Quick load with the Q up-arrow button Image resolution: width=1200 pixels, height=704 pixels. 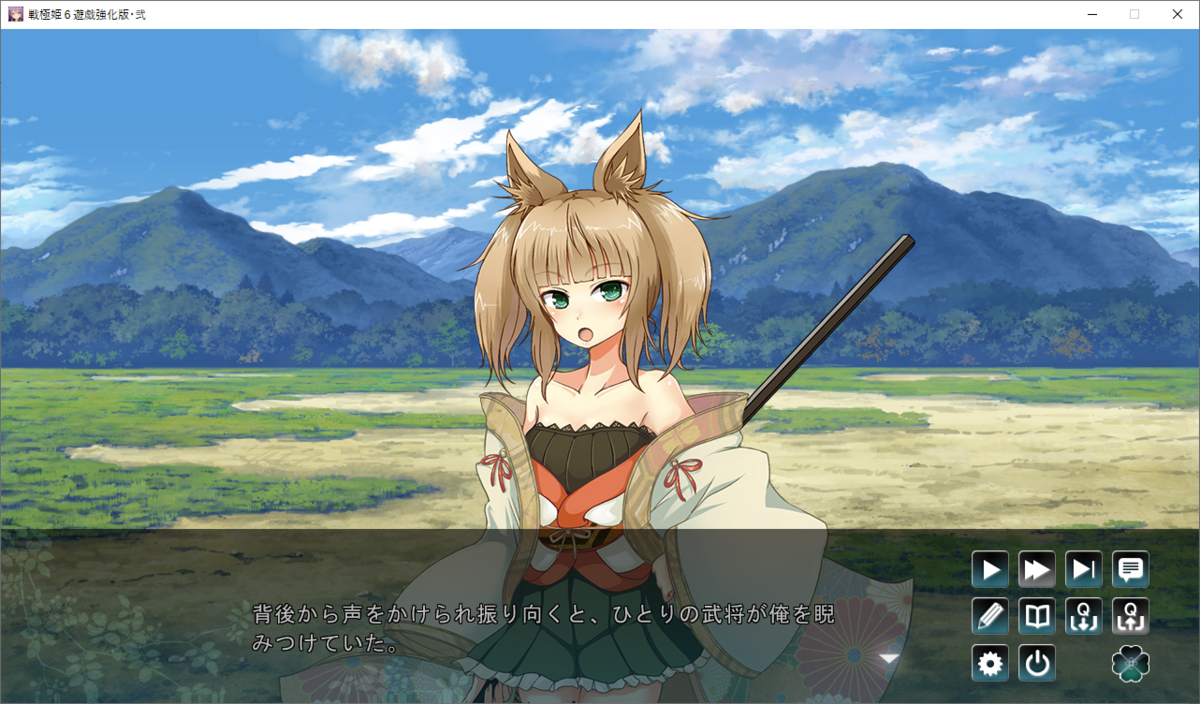coord(1131,617)
